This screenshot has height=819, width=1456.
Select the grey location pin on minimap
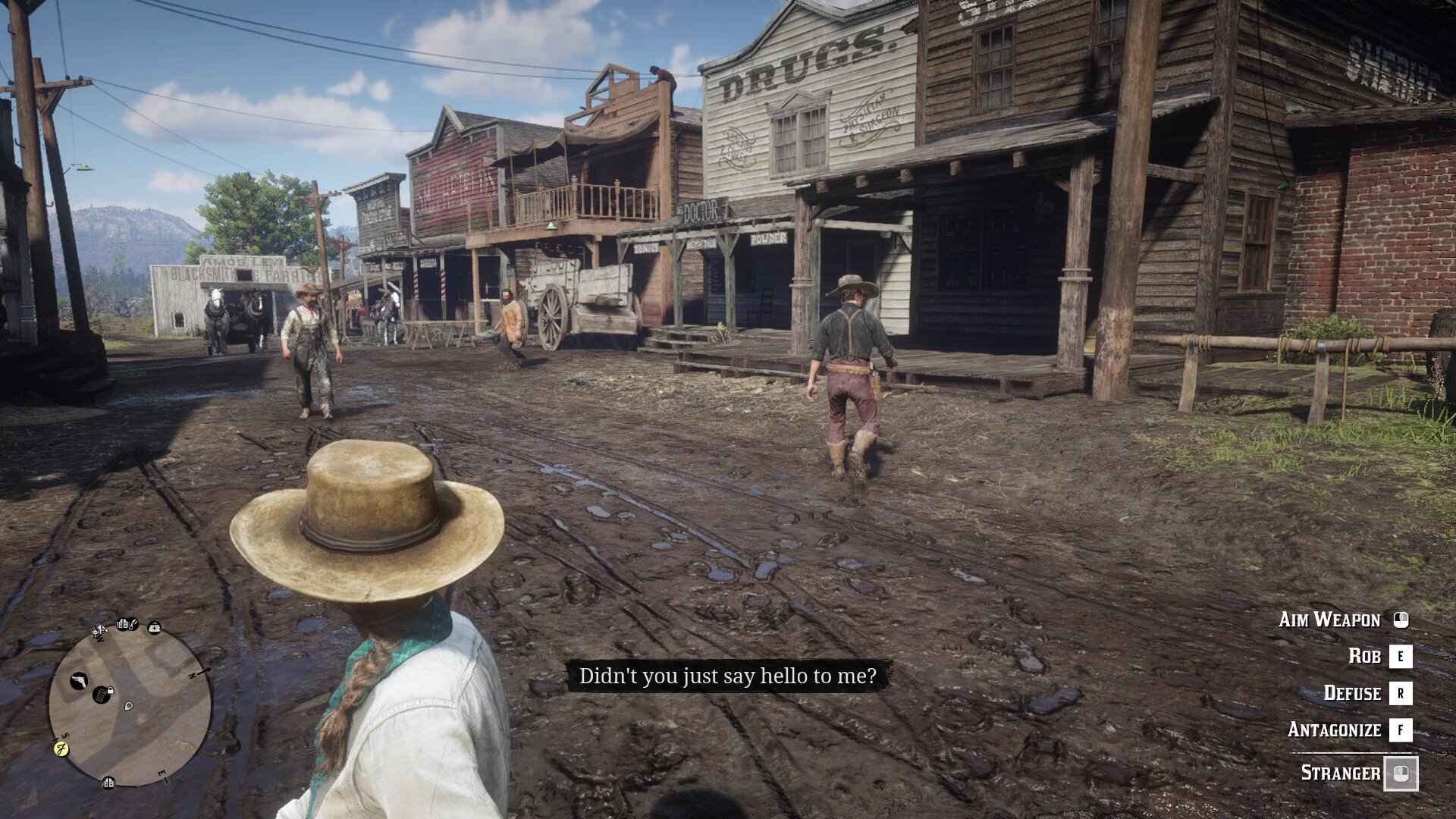click(x=129, y=706)
